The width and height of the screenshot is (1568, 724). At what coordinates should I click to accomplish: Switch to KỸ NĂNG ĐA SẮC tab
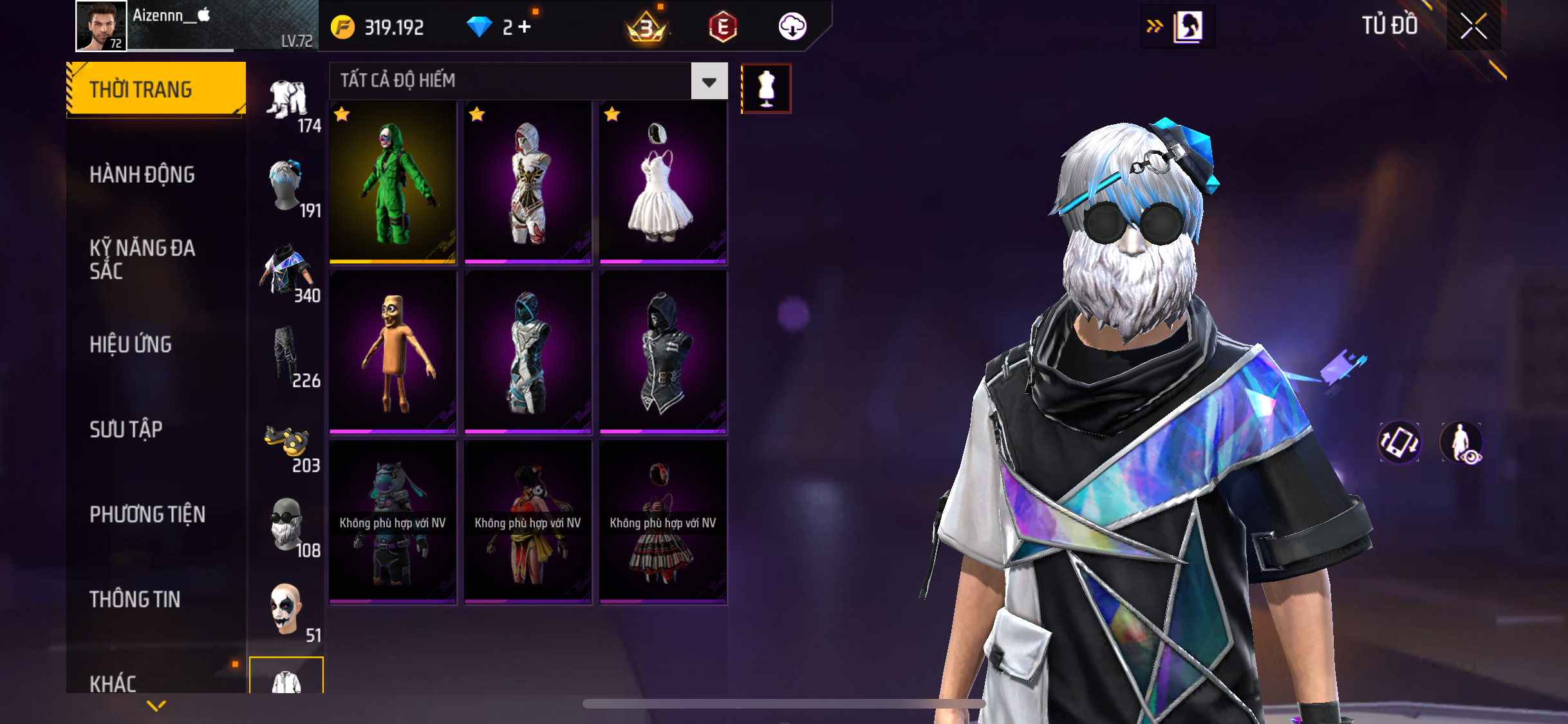point(142,259)
